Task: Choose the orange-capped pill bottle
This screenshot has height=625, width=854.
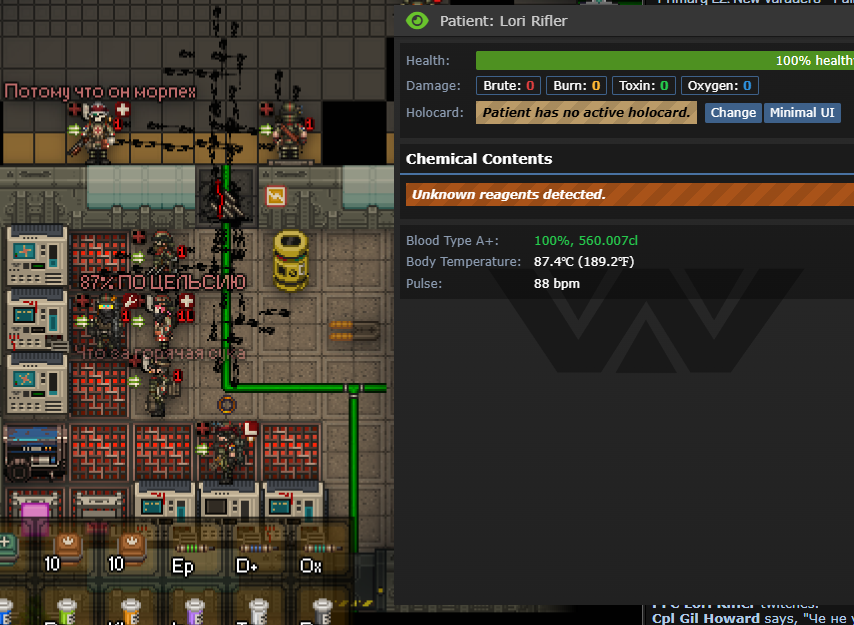Action: pos(131,609)
